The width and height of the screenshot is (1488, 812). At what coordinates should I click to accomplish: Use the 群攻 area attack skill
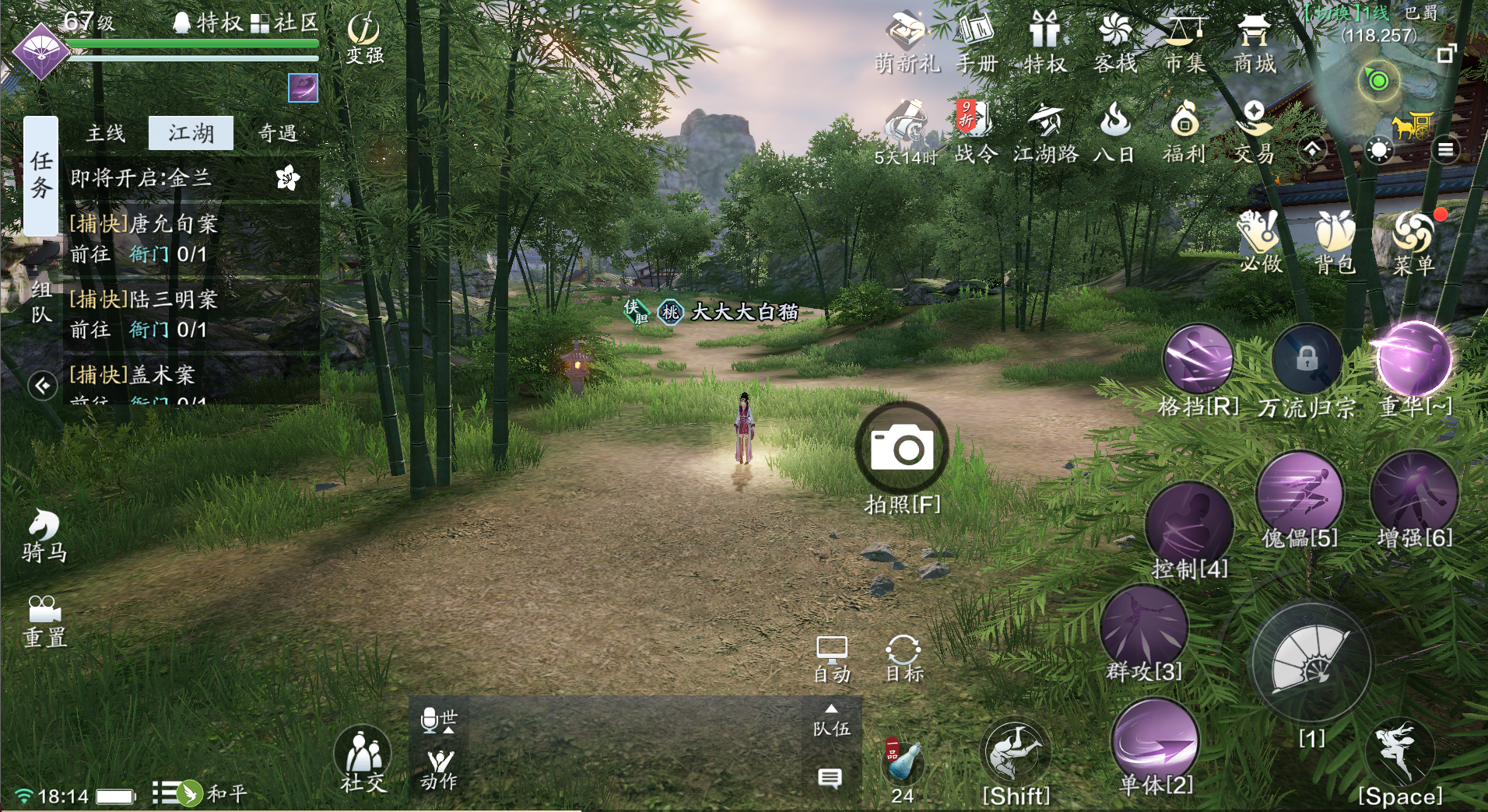pos(1144,628)
